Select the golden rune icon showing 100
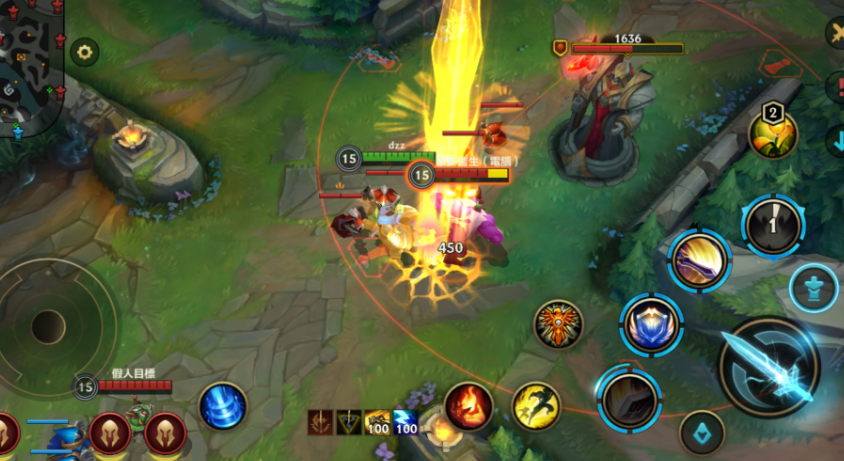This screenshot has height=461, width=844. coord(377,422)
